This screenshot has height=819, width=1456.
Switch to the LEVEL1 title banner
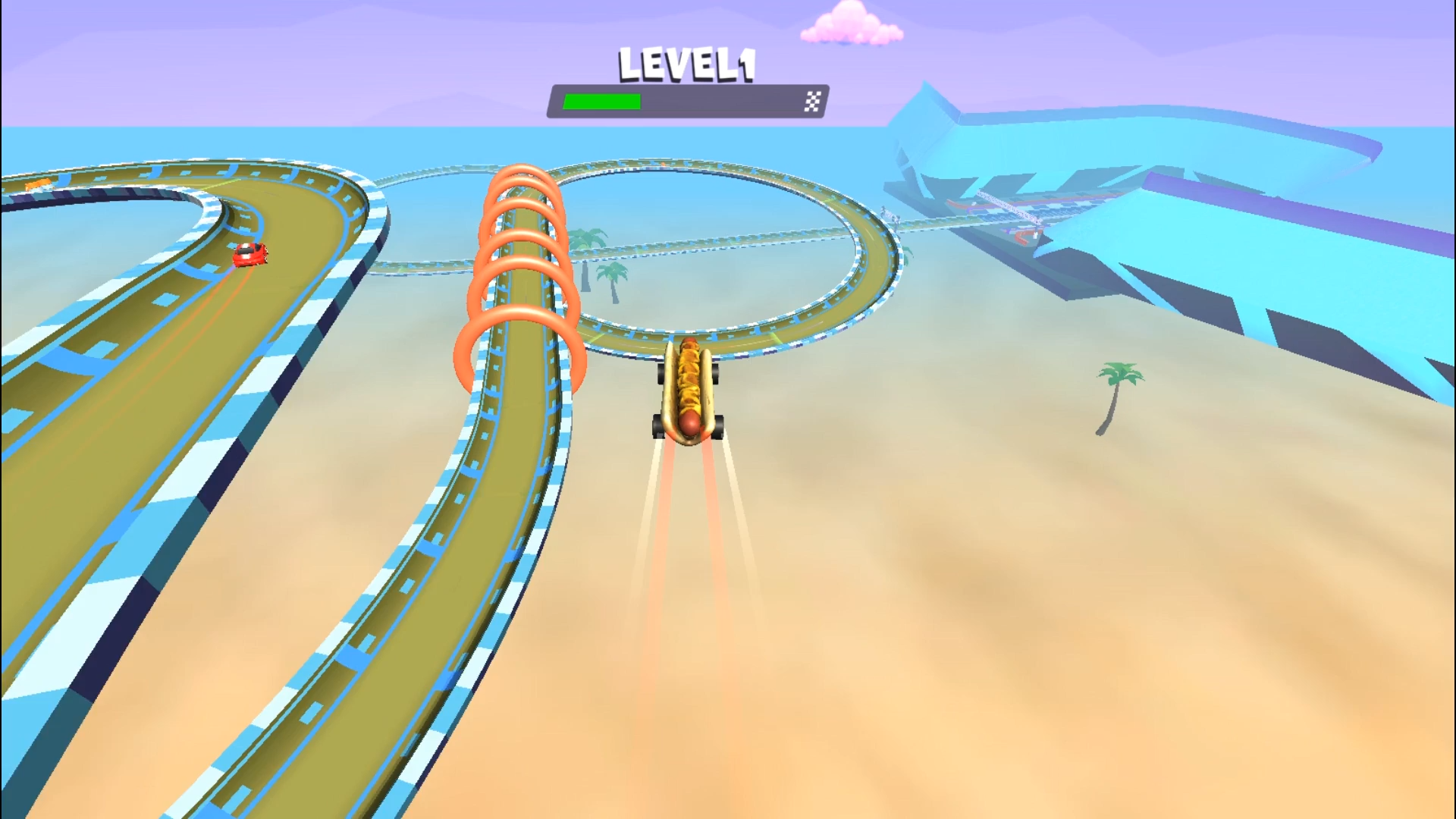coord(686,64)
